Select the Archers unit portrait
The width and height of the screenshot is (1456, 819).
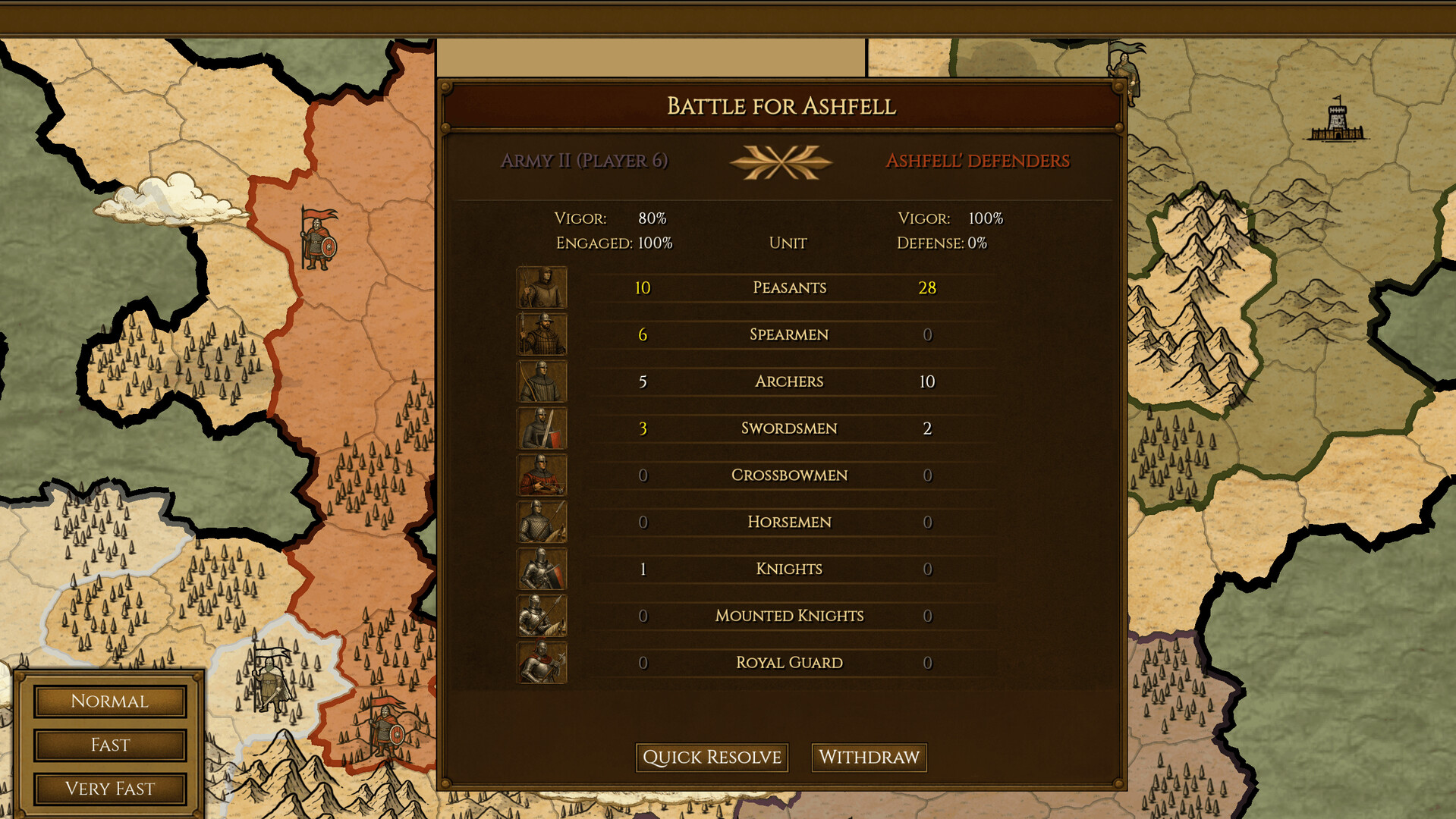(x=541, y=381)
